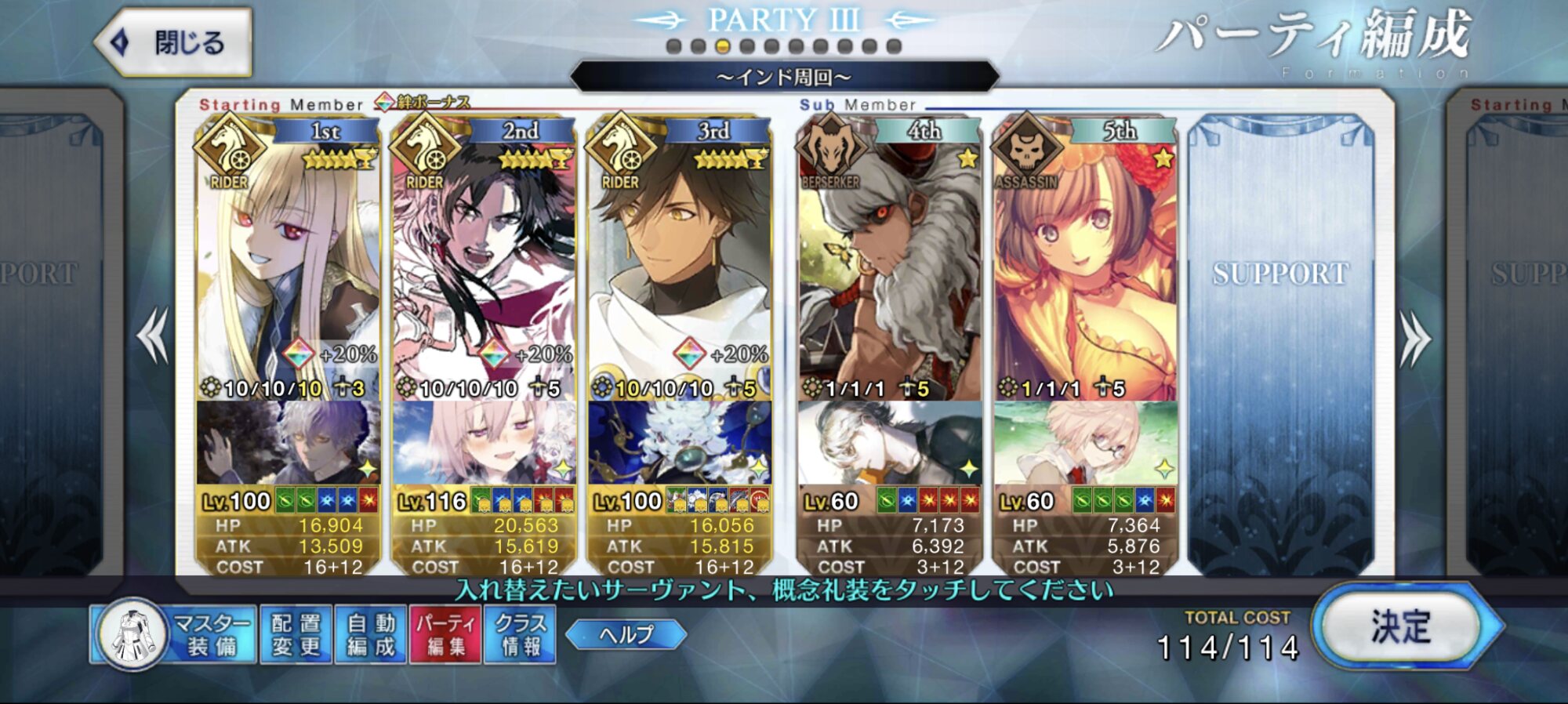
Task: Choose the 配置変更 position change button
Action: (x=296, y=634)
